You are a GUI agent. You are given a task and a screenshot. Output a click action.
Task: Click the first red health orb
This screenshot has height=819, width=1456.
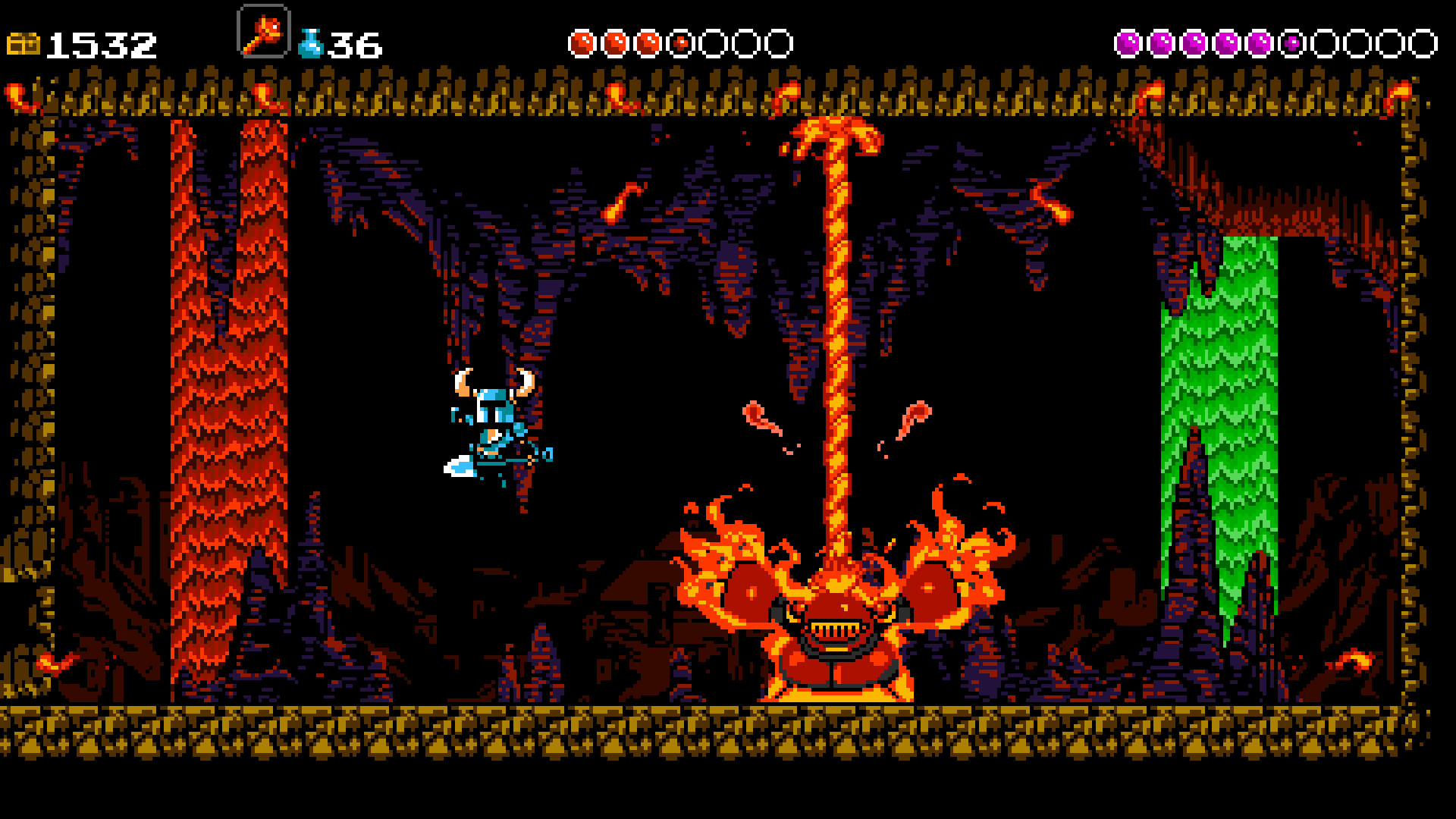pyautogui.click(x=582, y=42)
